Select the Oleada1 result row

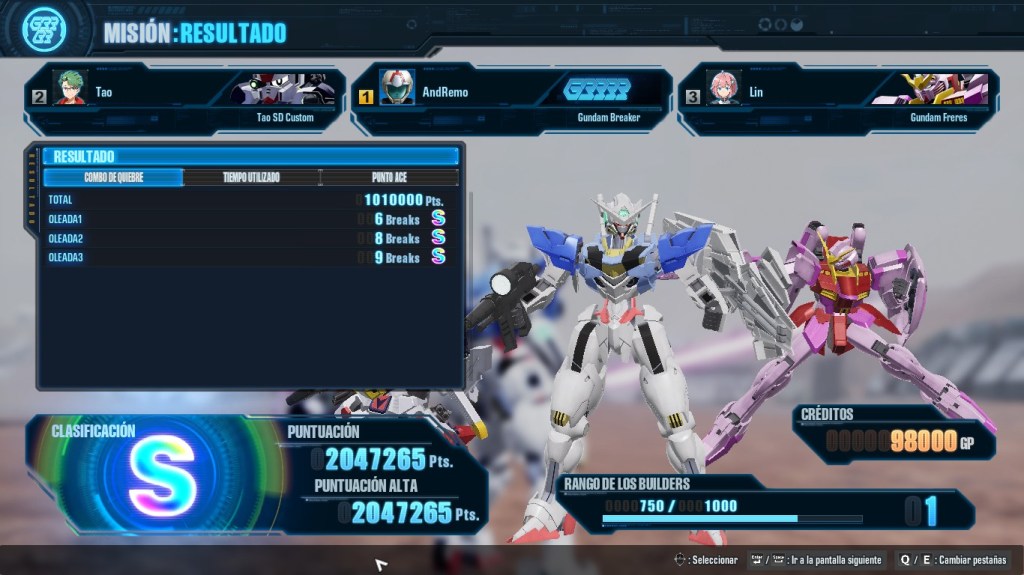(x=246, y=219)
